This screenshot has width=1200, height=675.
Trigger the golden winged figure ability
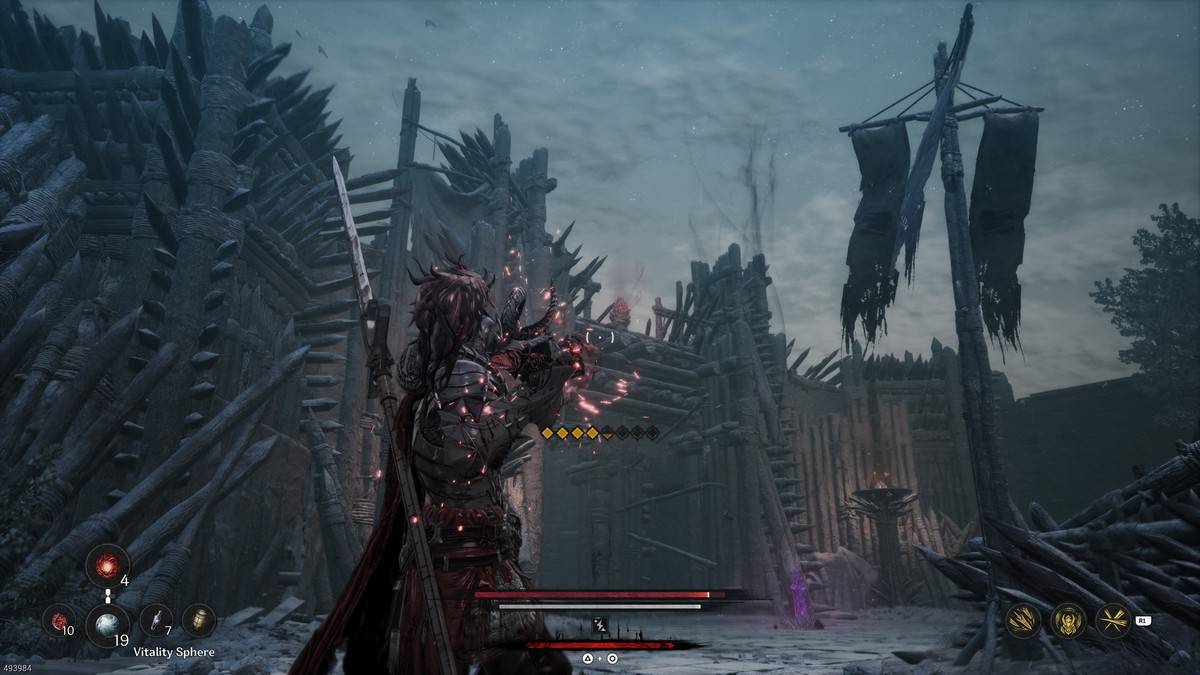[1068, 621]
